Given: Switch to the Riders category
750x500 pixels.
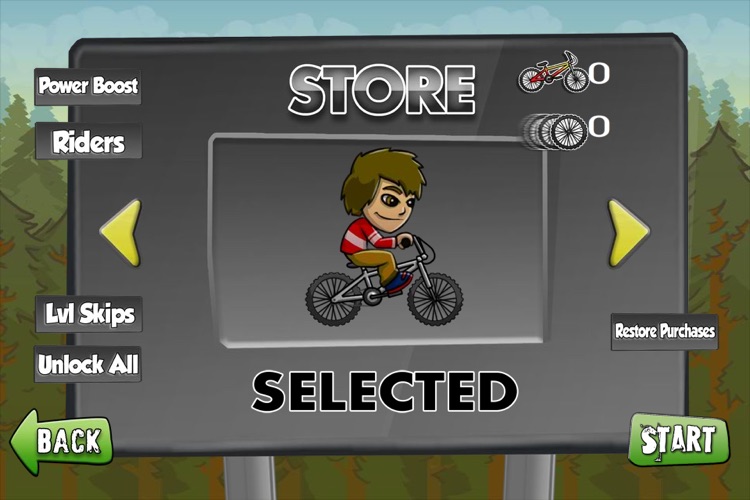Looking at the screenshot, I should 88,141.
